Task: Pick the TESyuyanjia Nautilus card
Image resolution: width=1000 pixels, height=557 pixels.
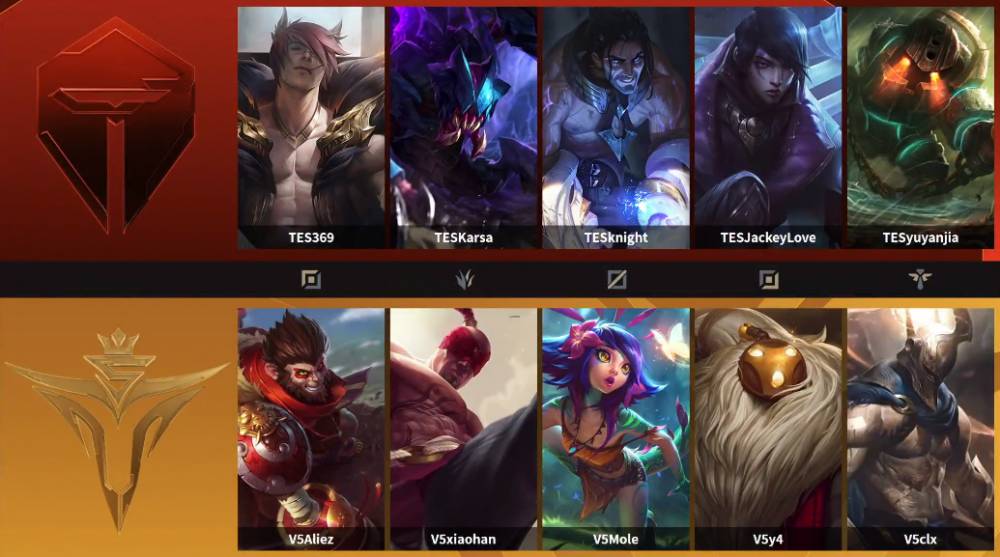Action: 920,127
